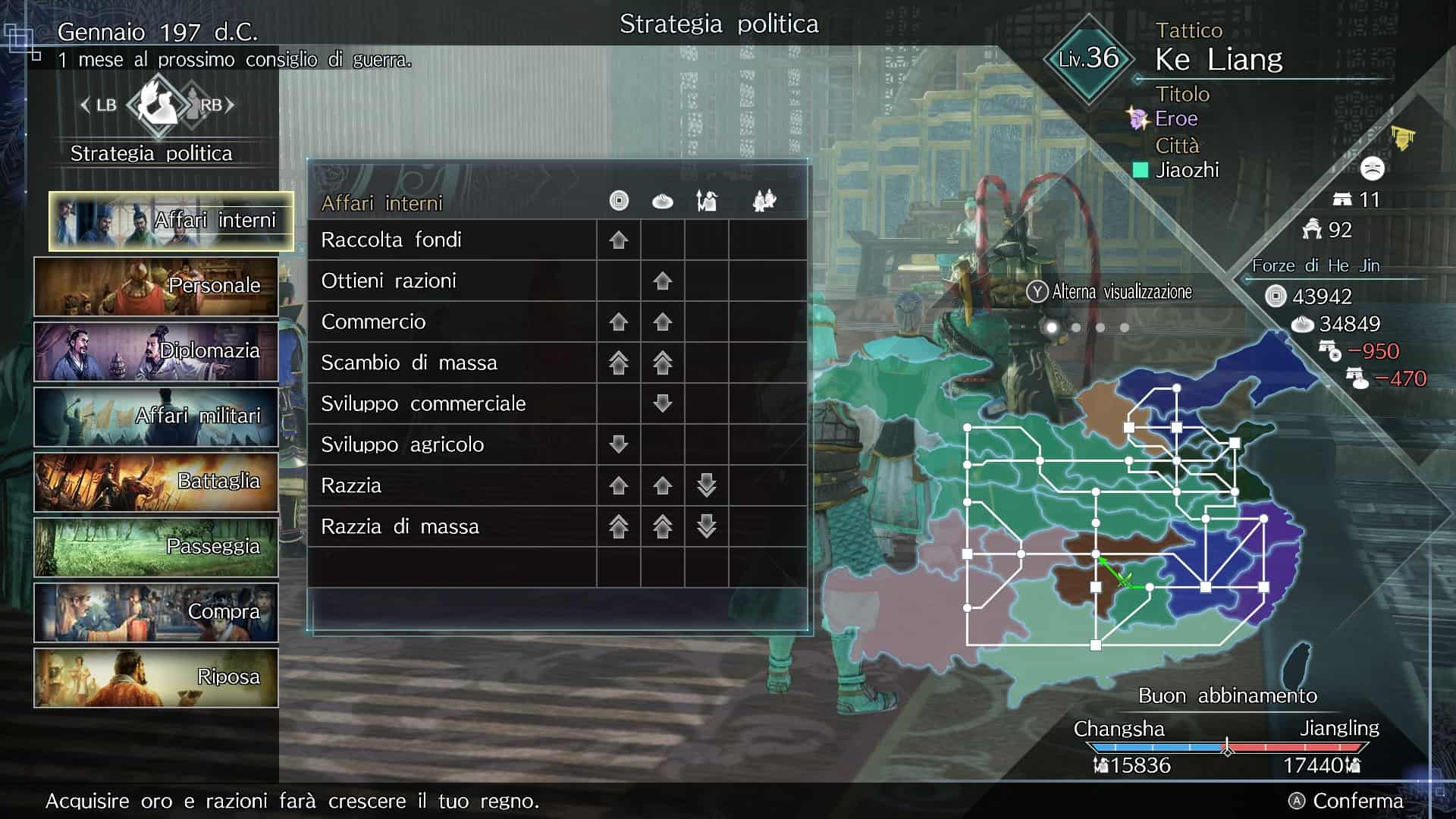Choose the Passeggia option
1456x819 pixels.
(156, 548)
